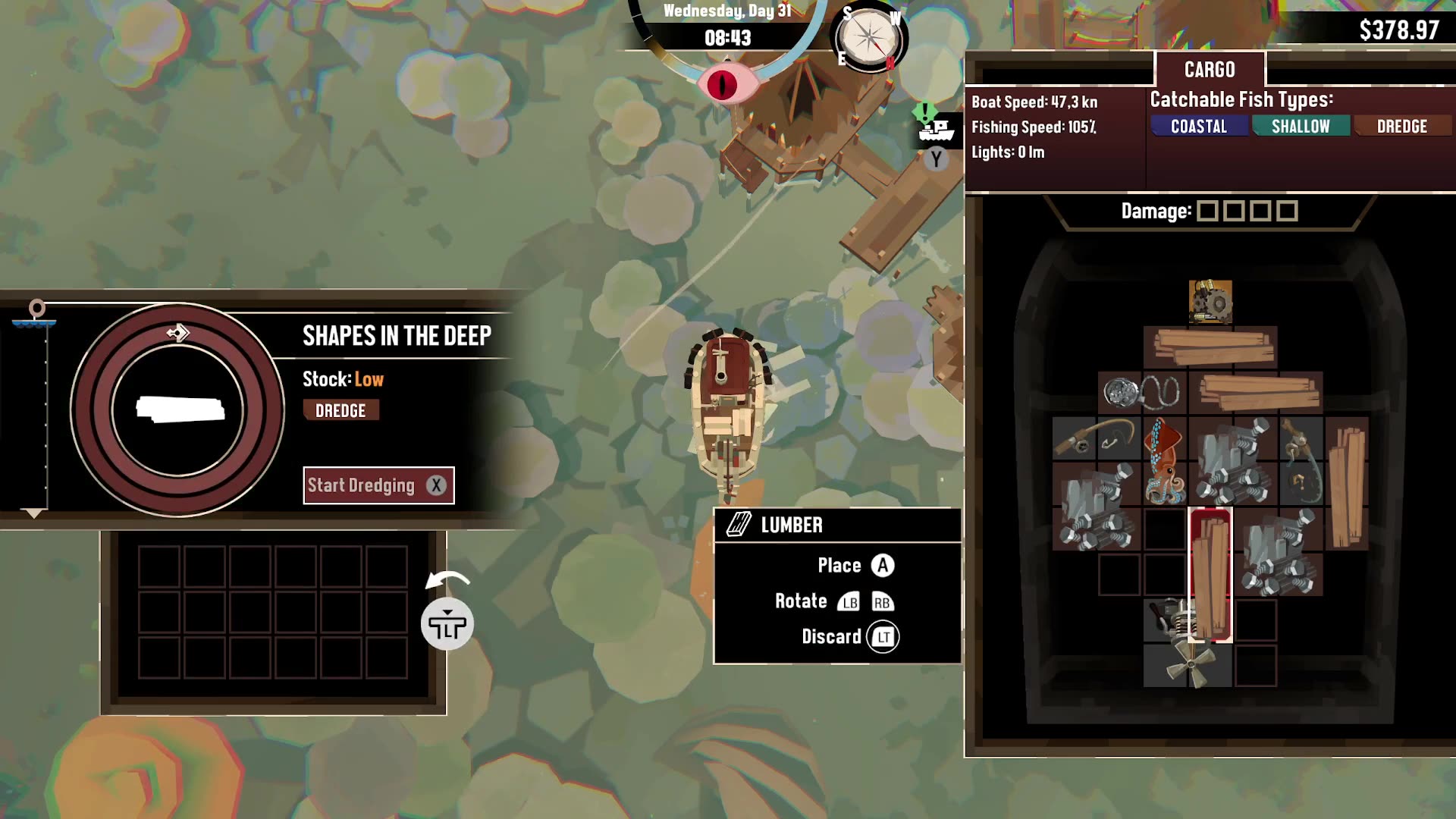
Task: Pick up the fishing rod in cargo
Action: click(1097, 439)
